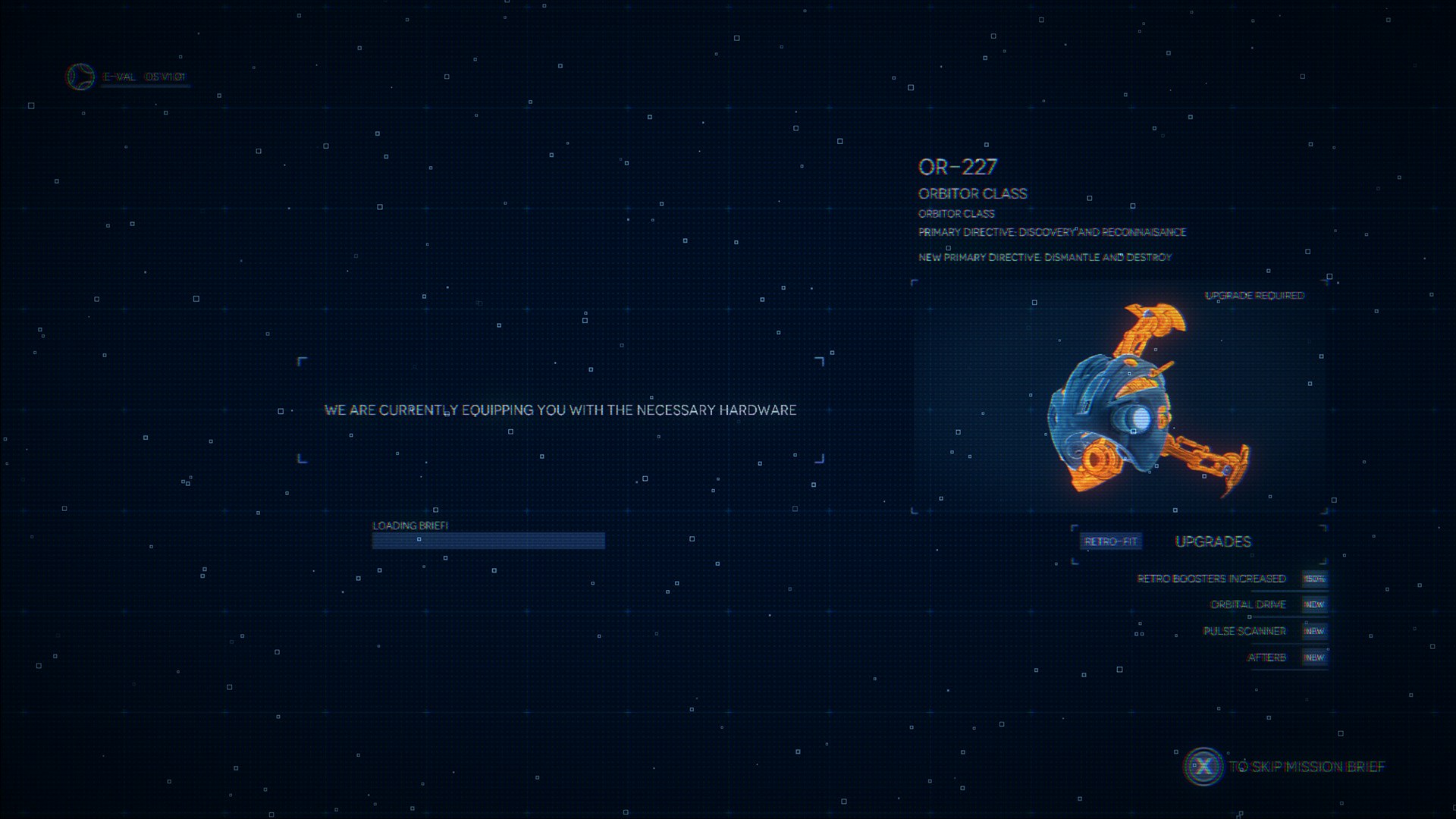This screenshot has height=819, width=1456.
Task: Toggle the ORBITAL DRIVE NEW badge
Action: [x=1314, y=604]
